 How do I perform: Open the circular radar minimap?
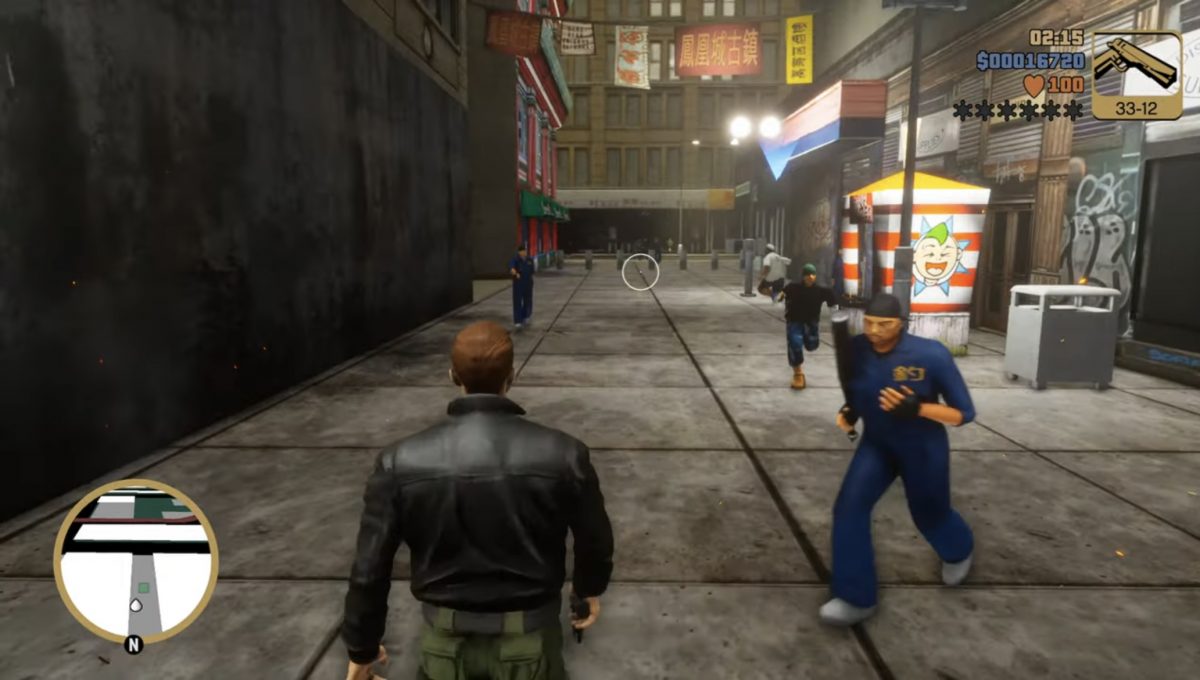136,562
